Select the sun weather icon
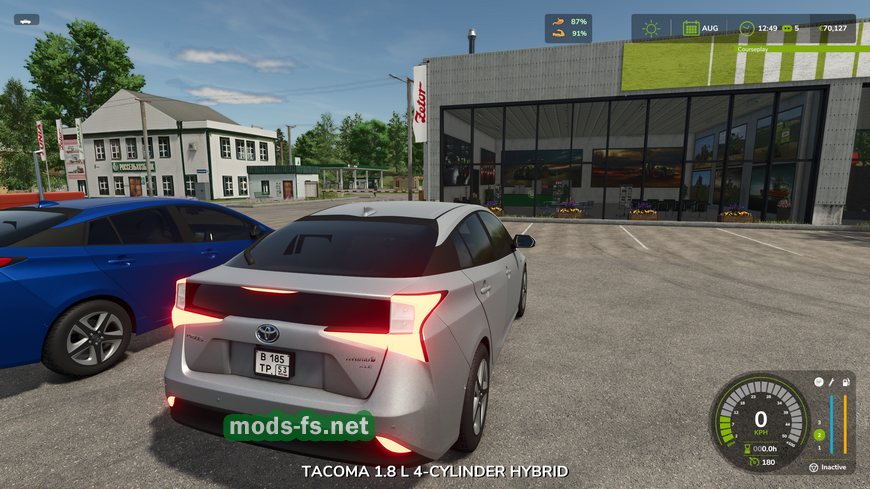The image size is (870, 489). pos(651,28)
